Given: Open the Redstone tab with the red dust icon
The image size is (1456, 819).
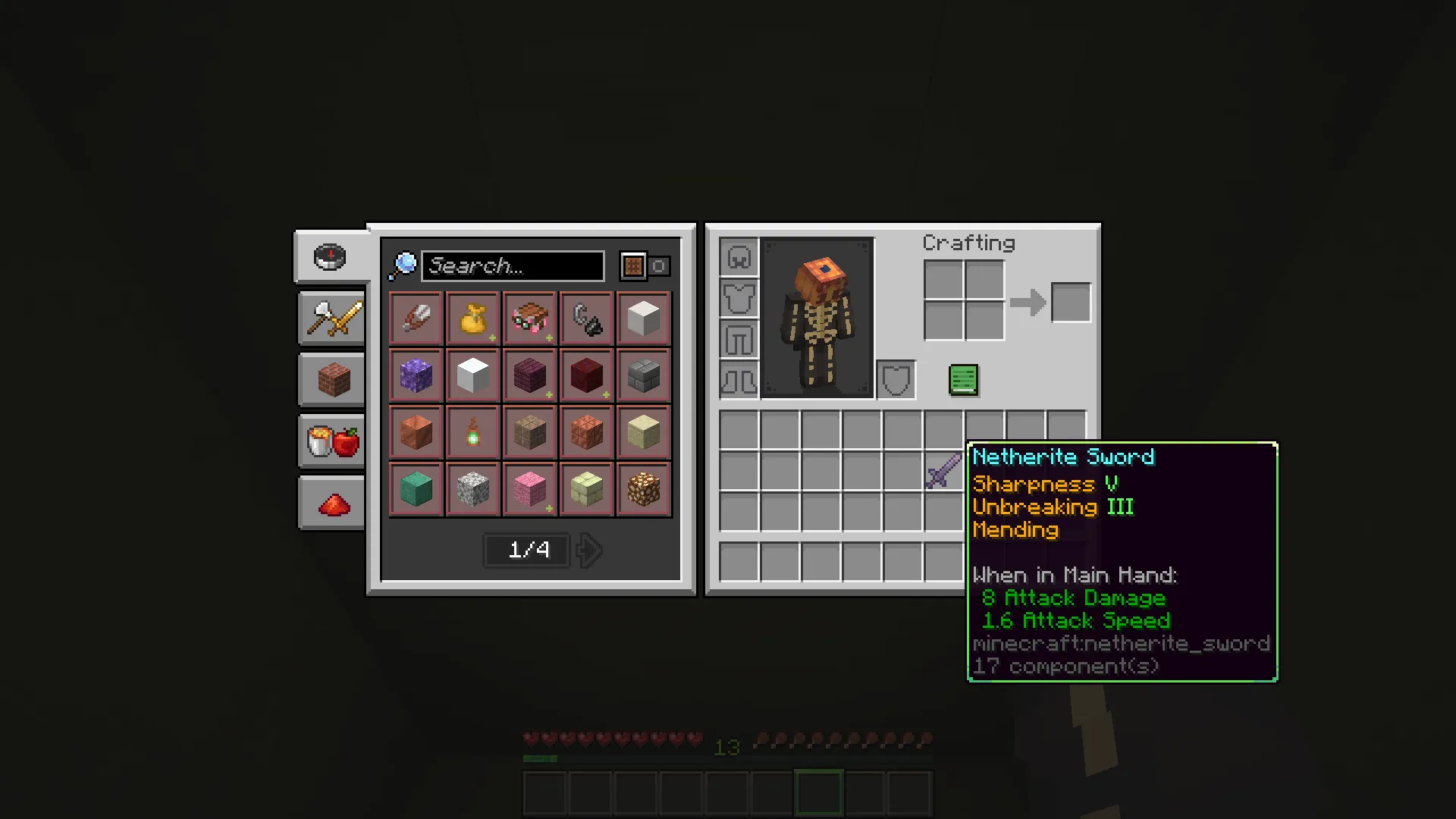Looking at the screenshot, I should [x=331, y=503].
